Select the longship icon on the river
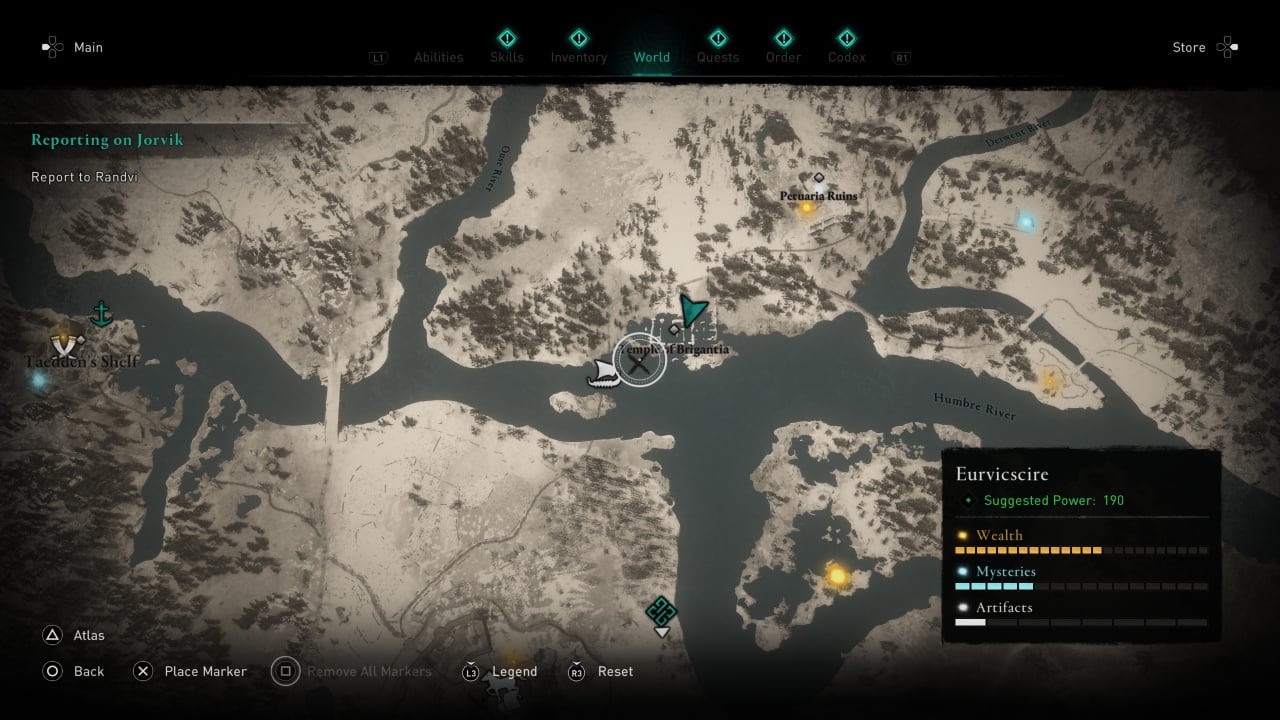 coord(603,373)
